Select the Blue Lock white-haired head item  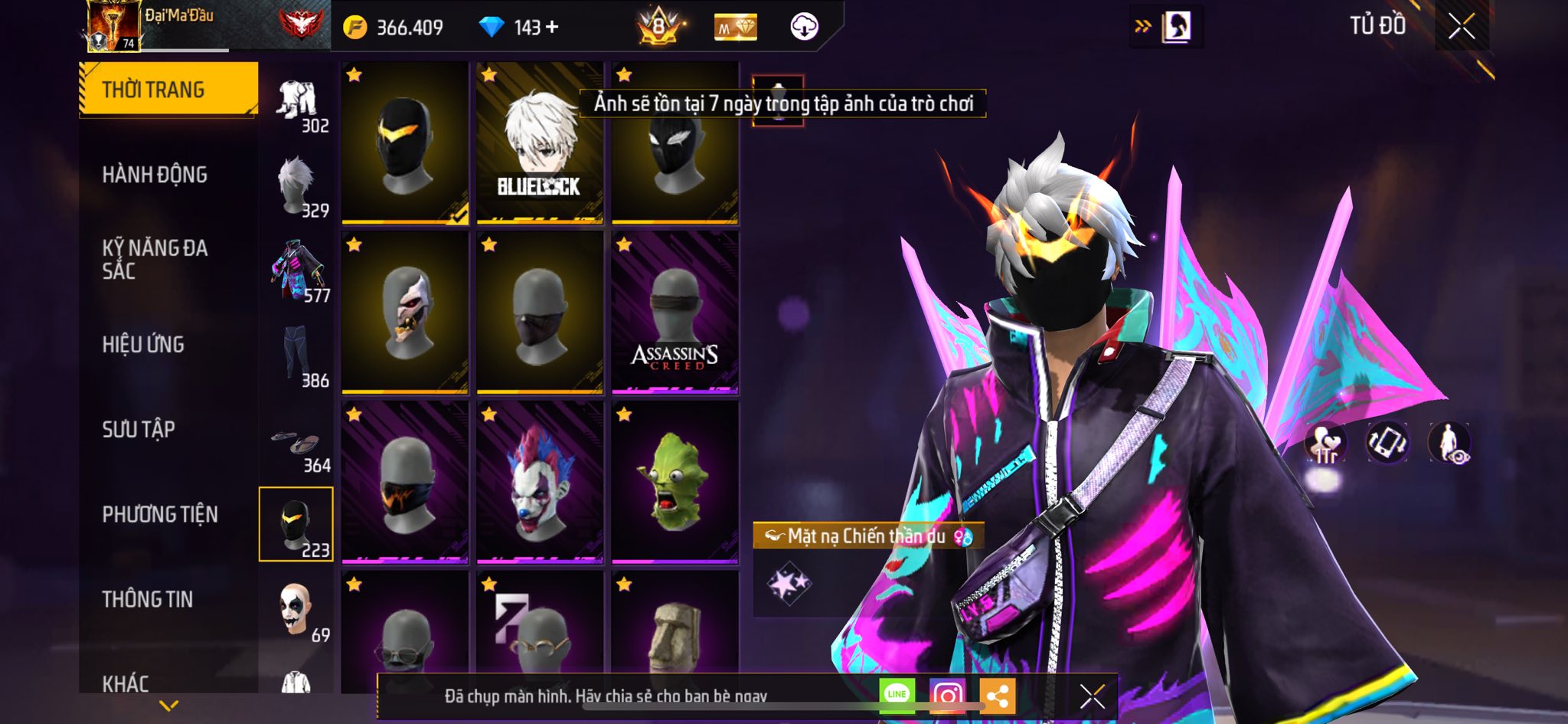(x=540, y=143)
